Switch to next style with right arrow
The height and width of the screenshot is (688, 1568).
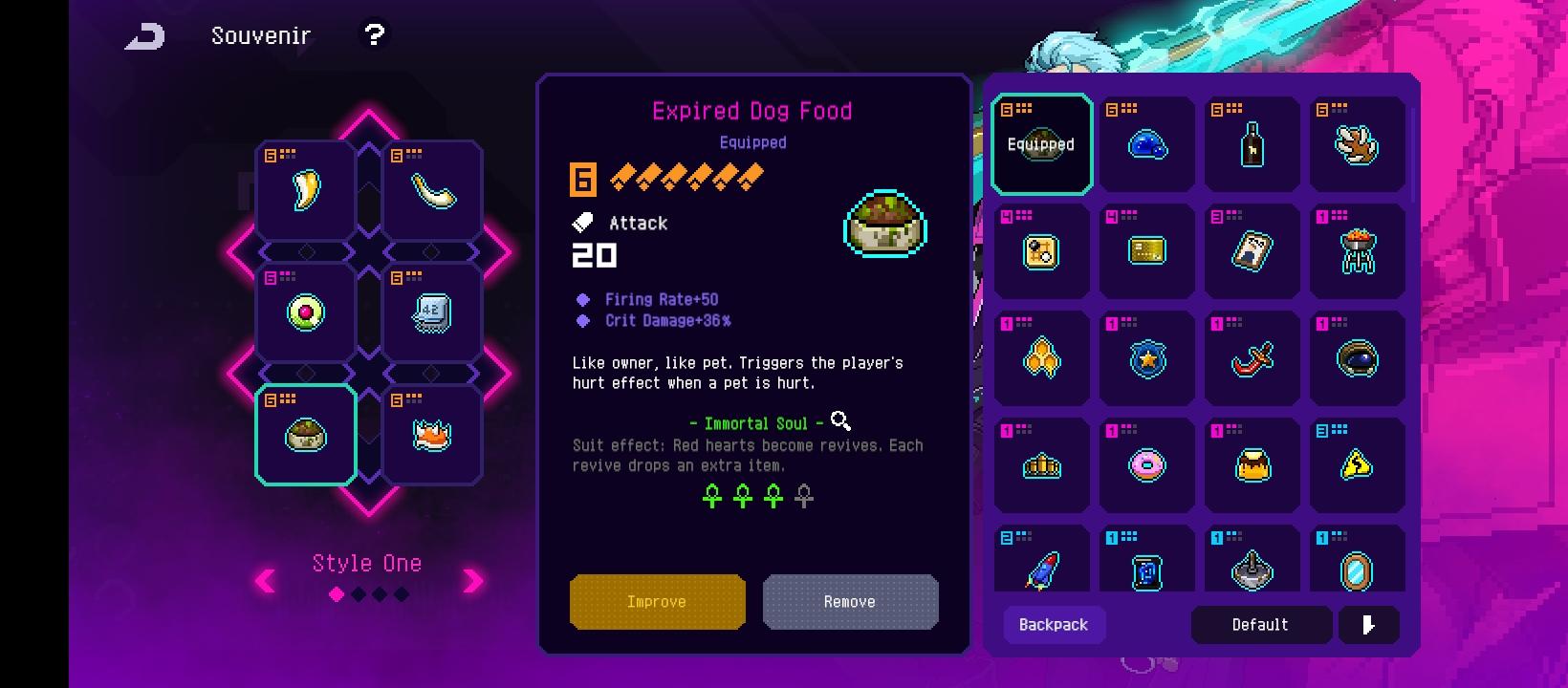pyautogui.click(x=473, y=580)
